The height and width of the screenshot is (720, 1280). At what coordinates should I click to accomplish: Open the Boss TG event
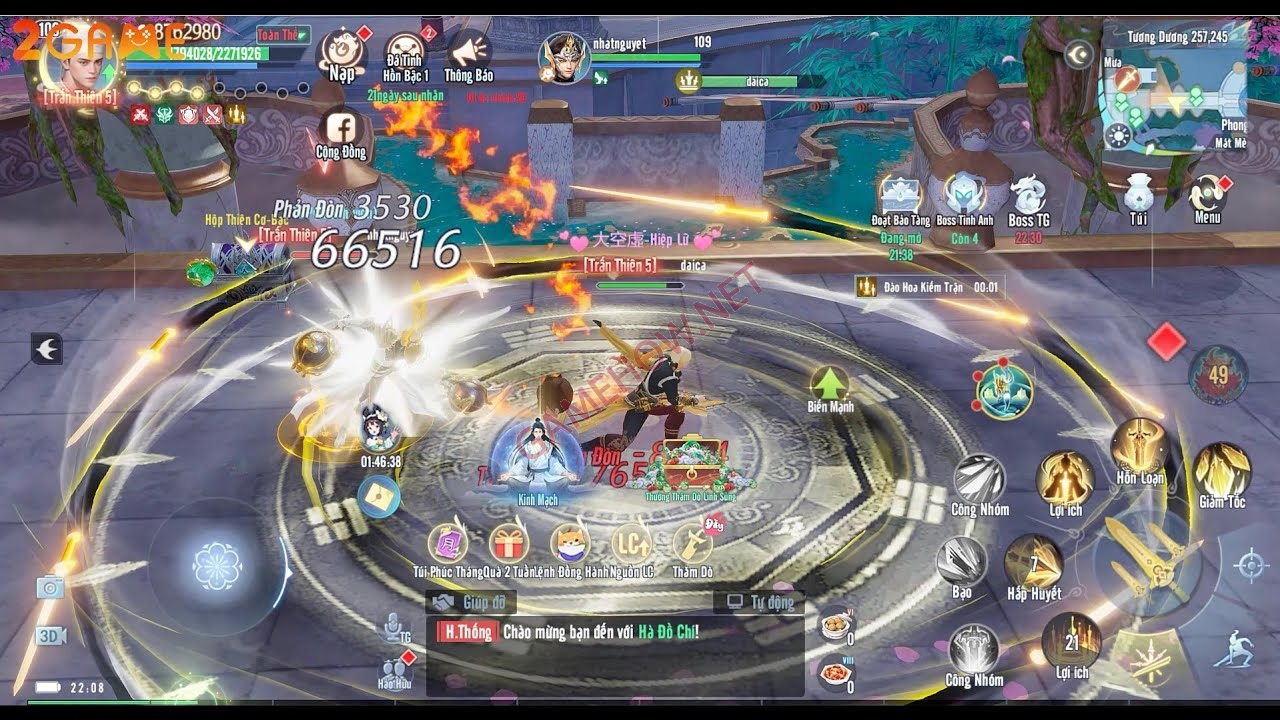pos(1028,197)
